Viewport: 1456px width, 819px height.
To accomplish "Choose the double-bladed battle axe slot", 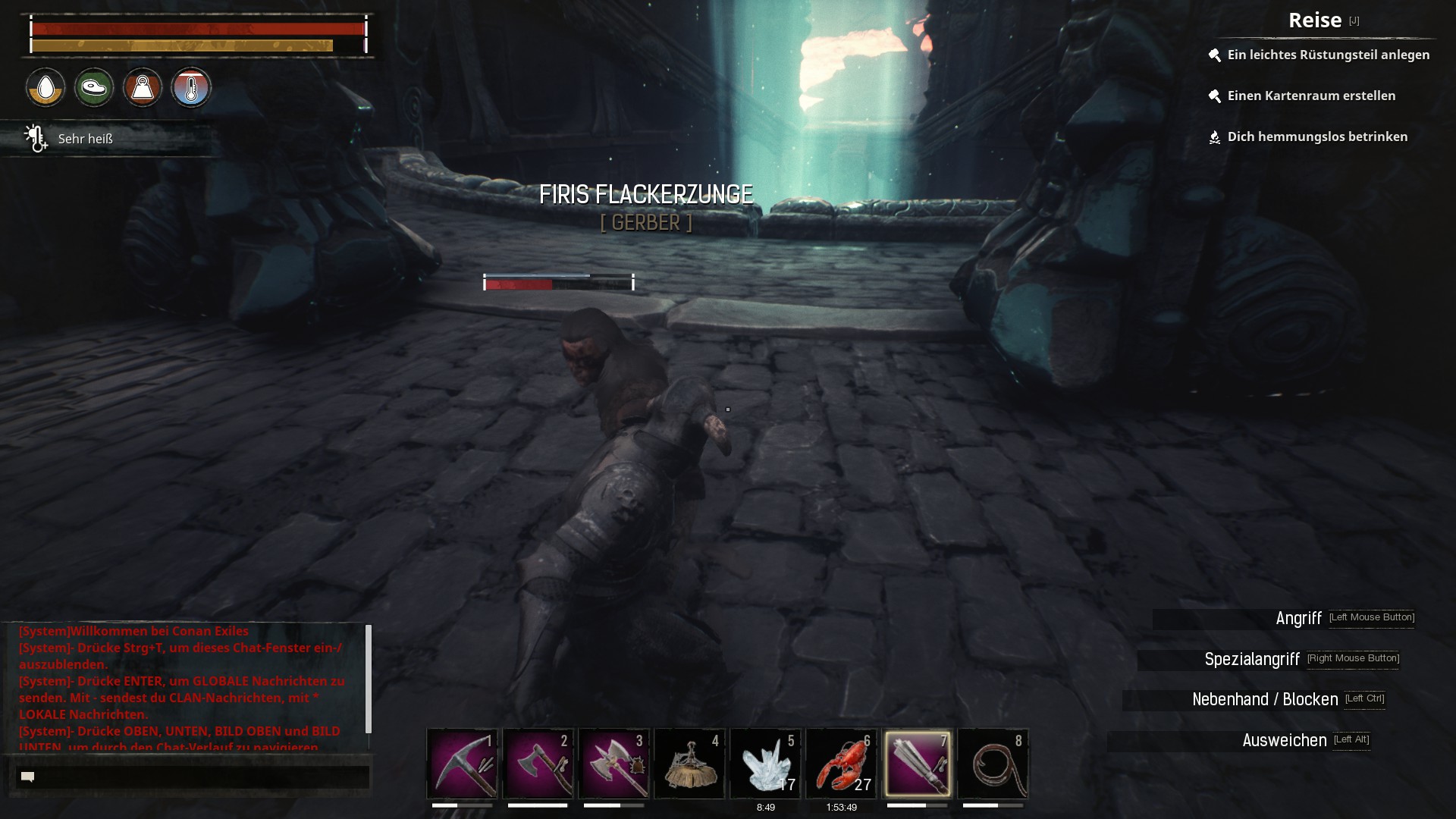I will 613,763.
